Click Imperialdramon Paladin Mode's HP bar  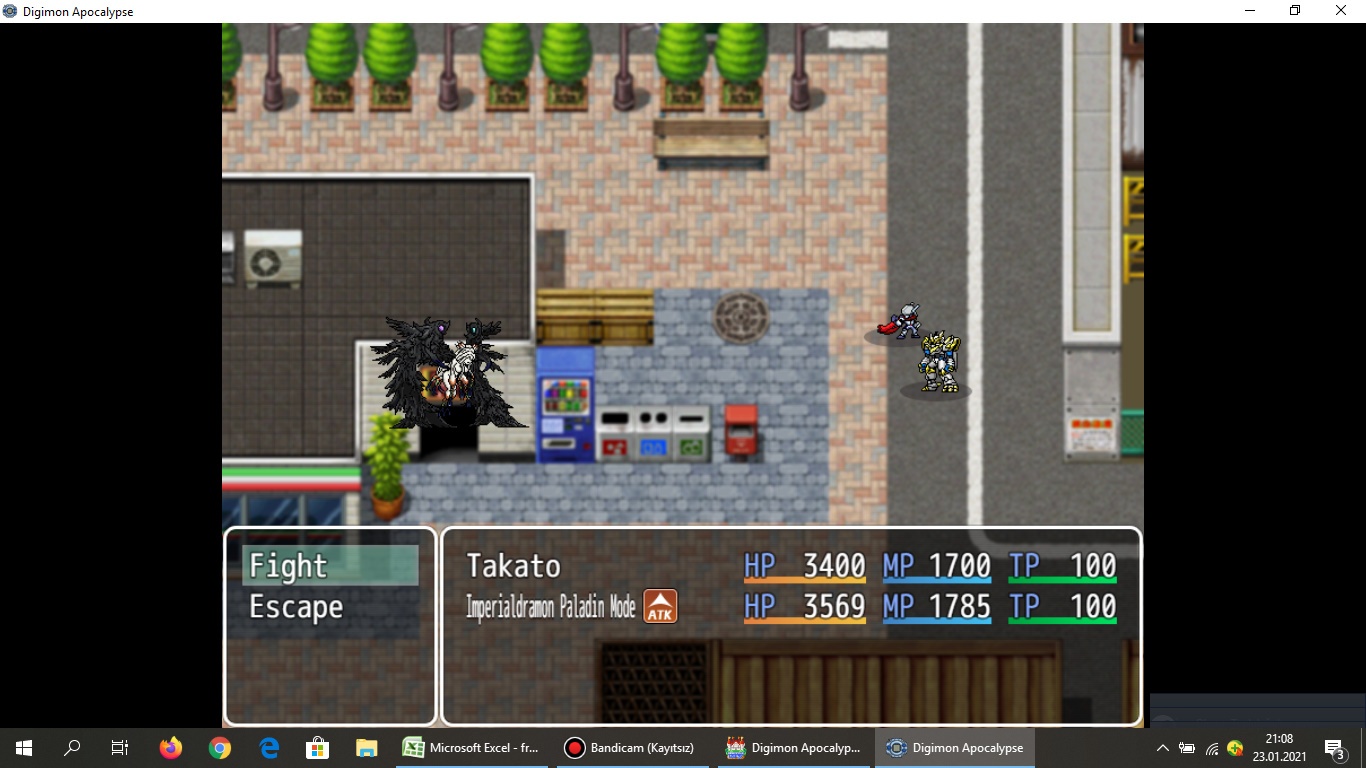805,606
